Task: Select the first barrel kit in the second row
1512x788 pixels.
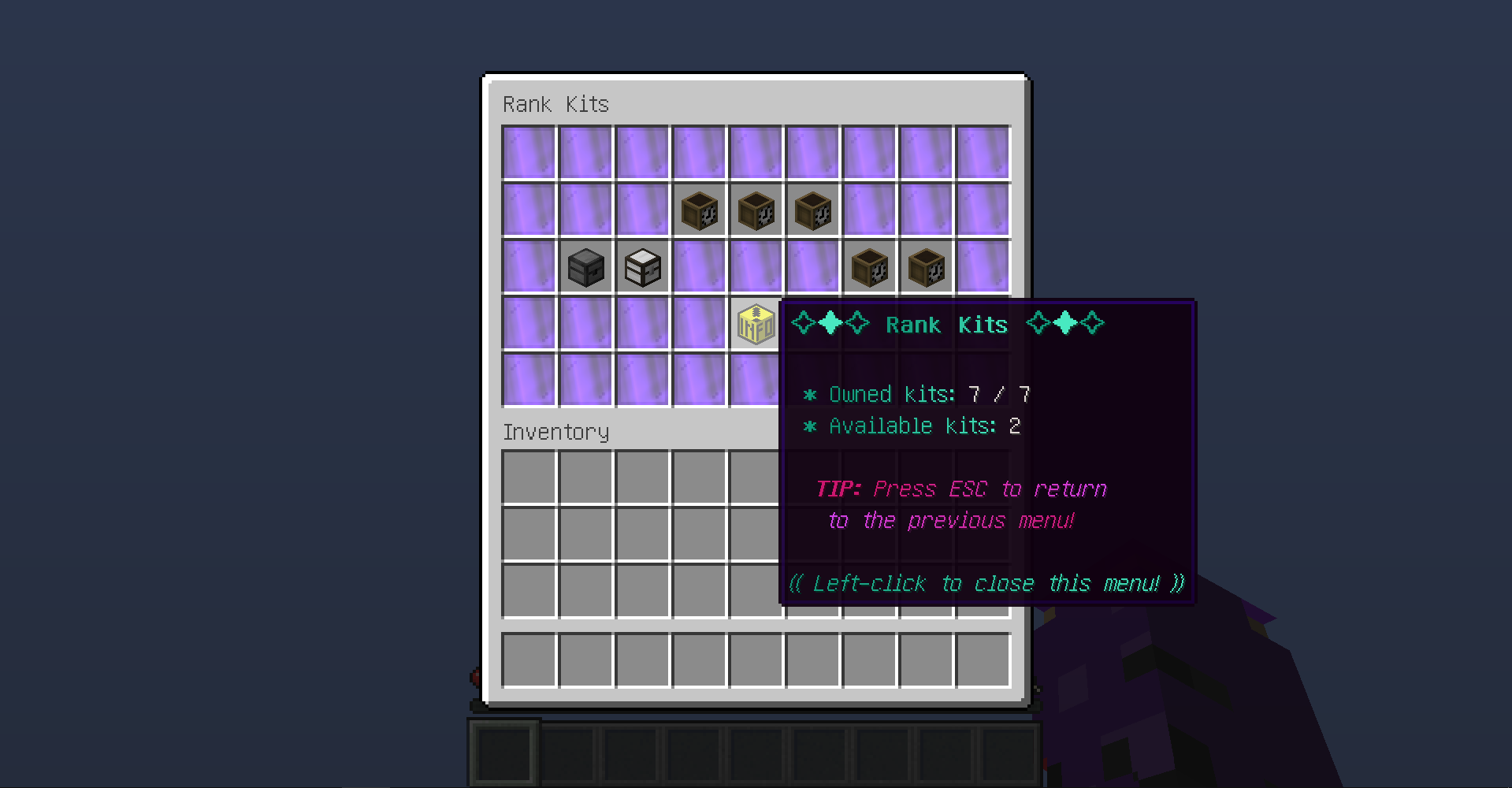Action: (699, 210)
